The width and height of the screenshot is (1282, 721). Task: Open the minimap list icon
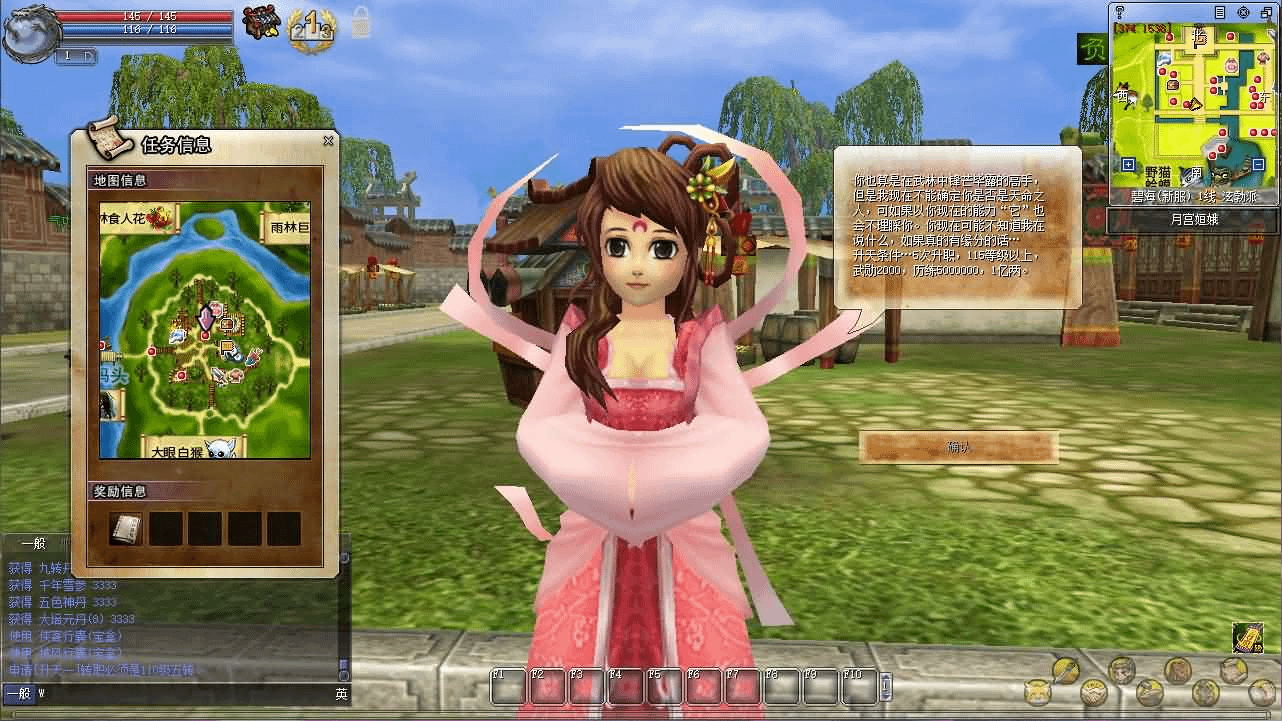[x=1218, y=13]
